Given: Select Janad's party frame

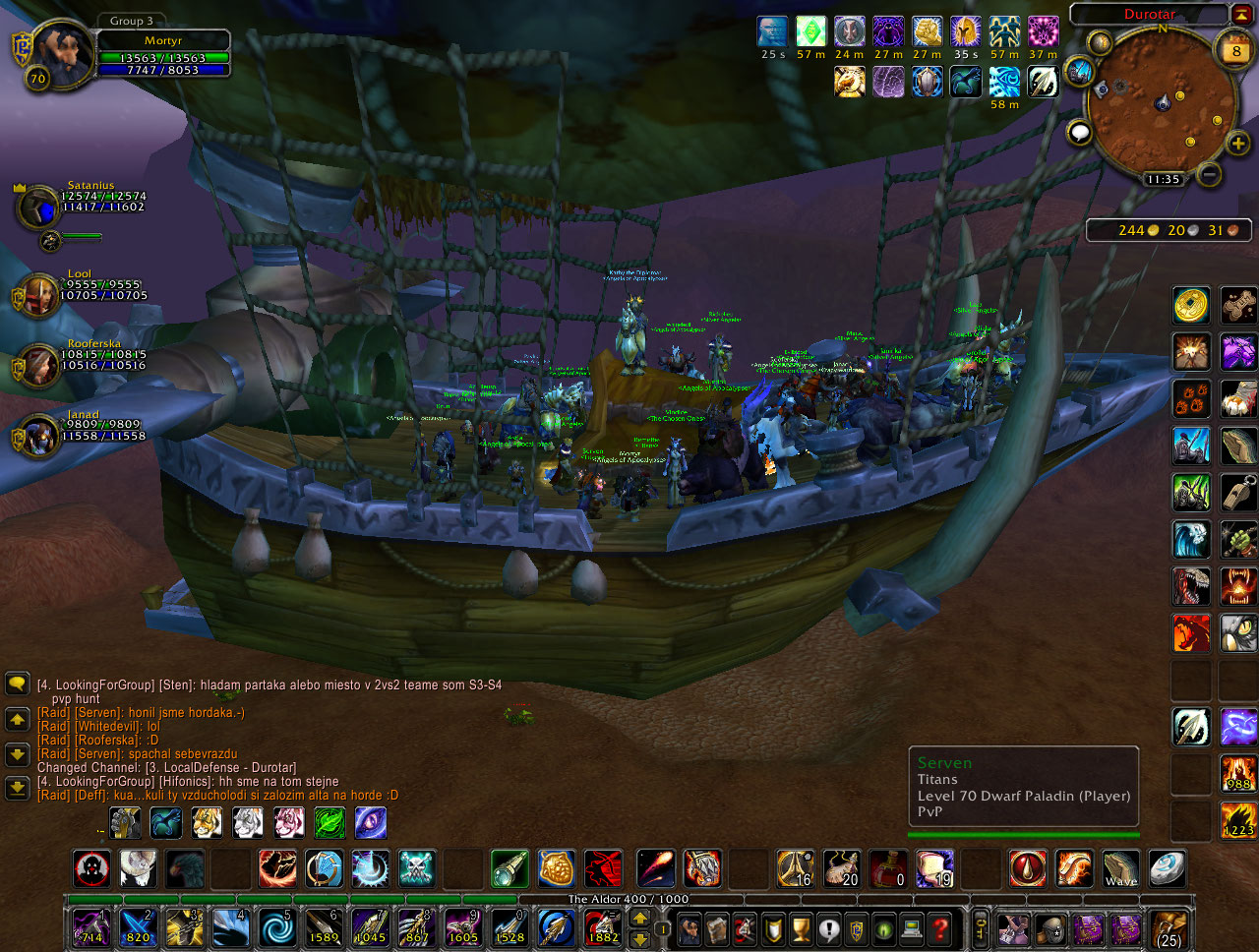Looking at the screenshot, I should click(x=39, y=436).
